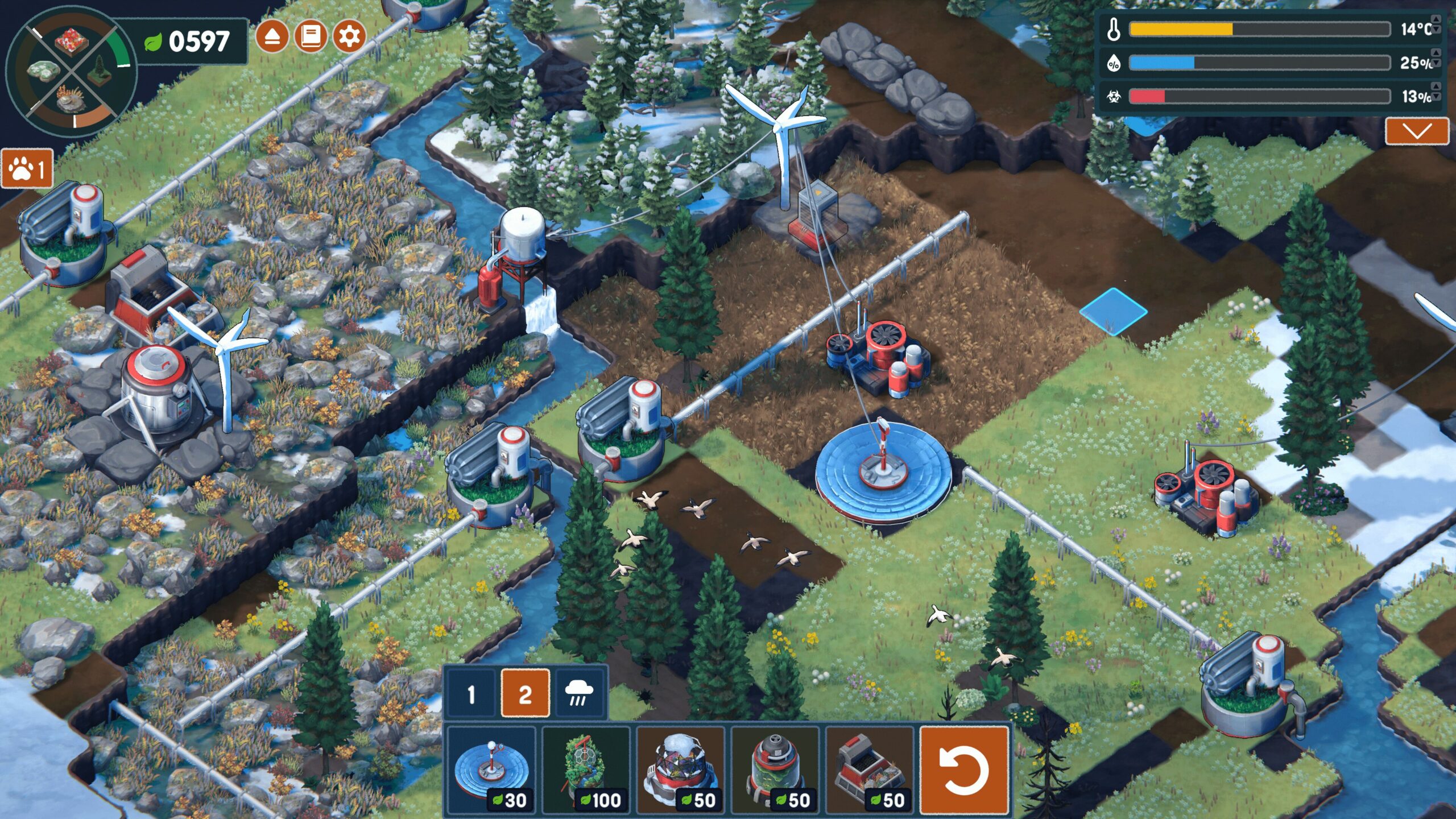This screenshot has width=1456, height=819.
Task: Switch to the rain cloud tab
Action: click(x=579, y=694)
